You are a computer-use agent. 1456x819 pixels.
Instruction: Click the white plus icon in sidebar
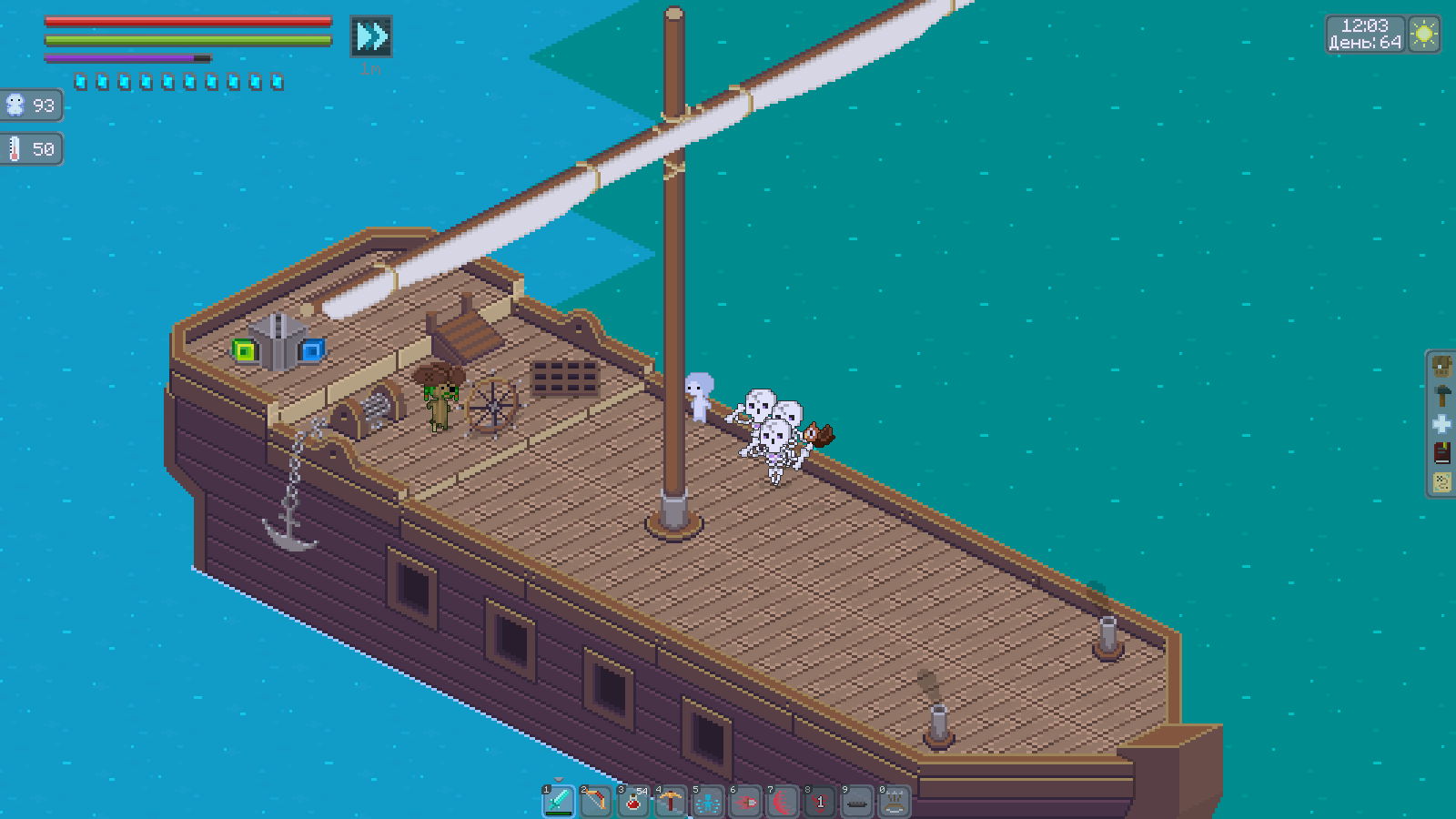point(1442,424)
